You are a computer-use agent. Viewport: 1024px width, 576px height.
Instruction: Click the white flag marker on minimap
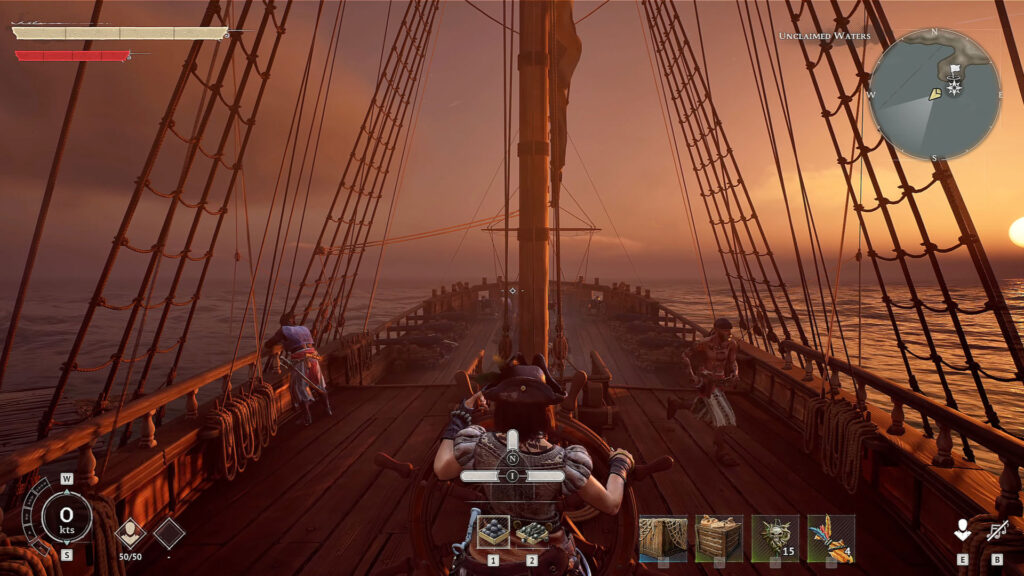pos(954,71)
